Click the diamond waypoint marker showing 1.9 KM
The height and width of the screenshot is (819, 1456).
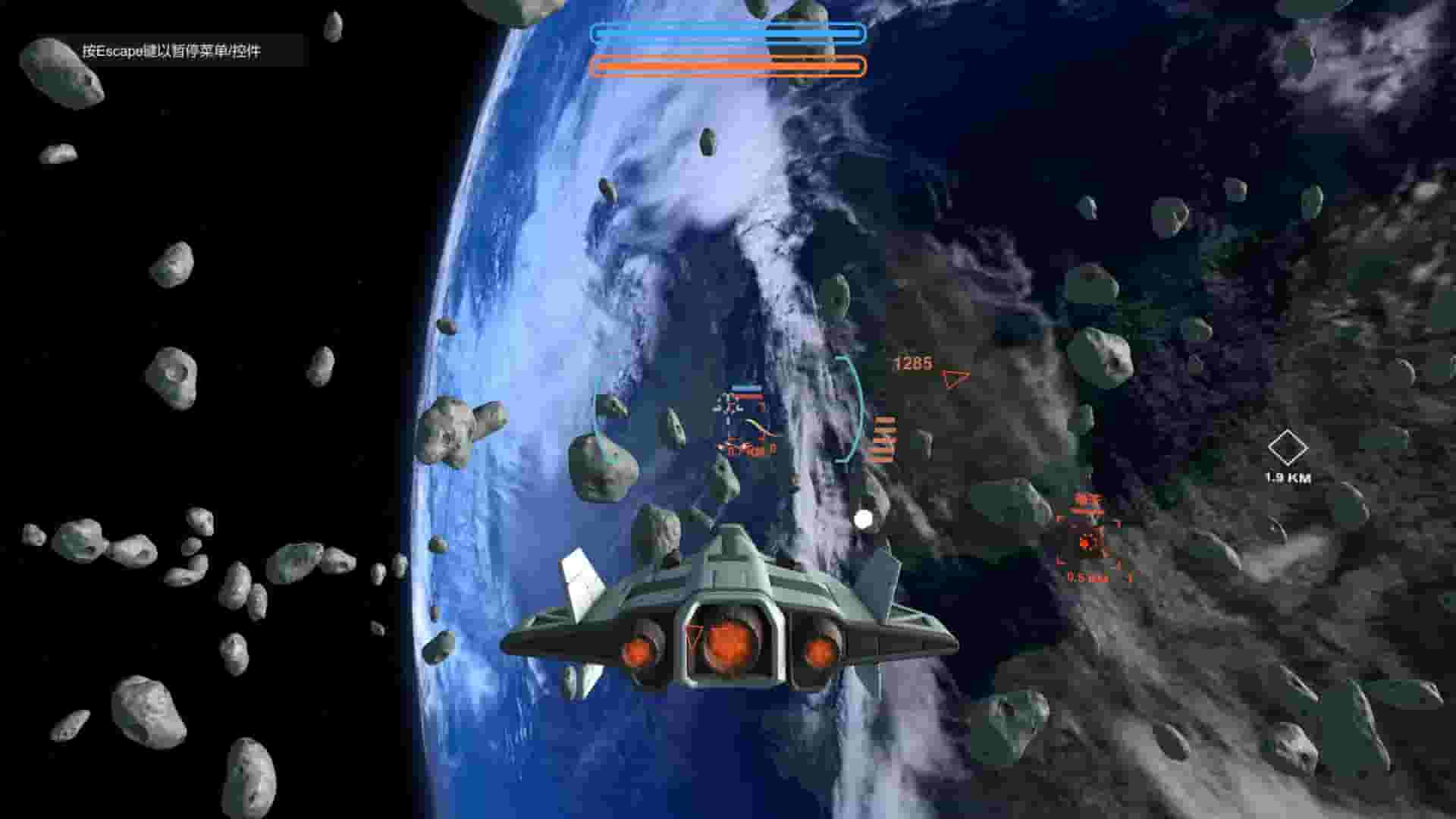[1288, 446]
